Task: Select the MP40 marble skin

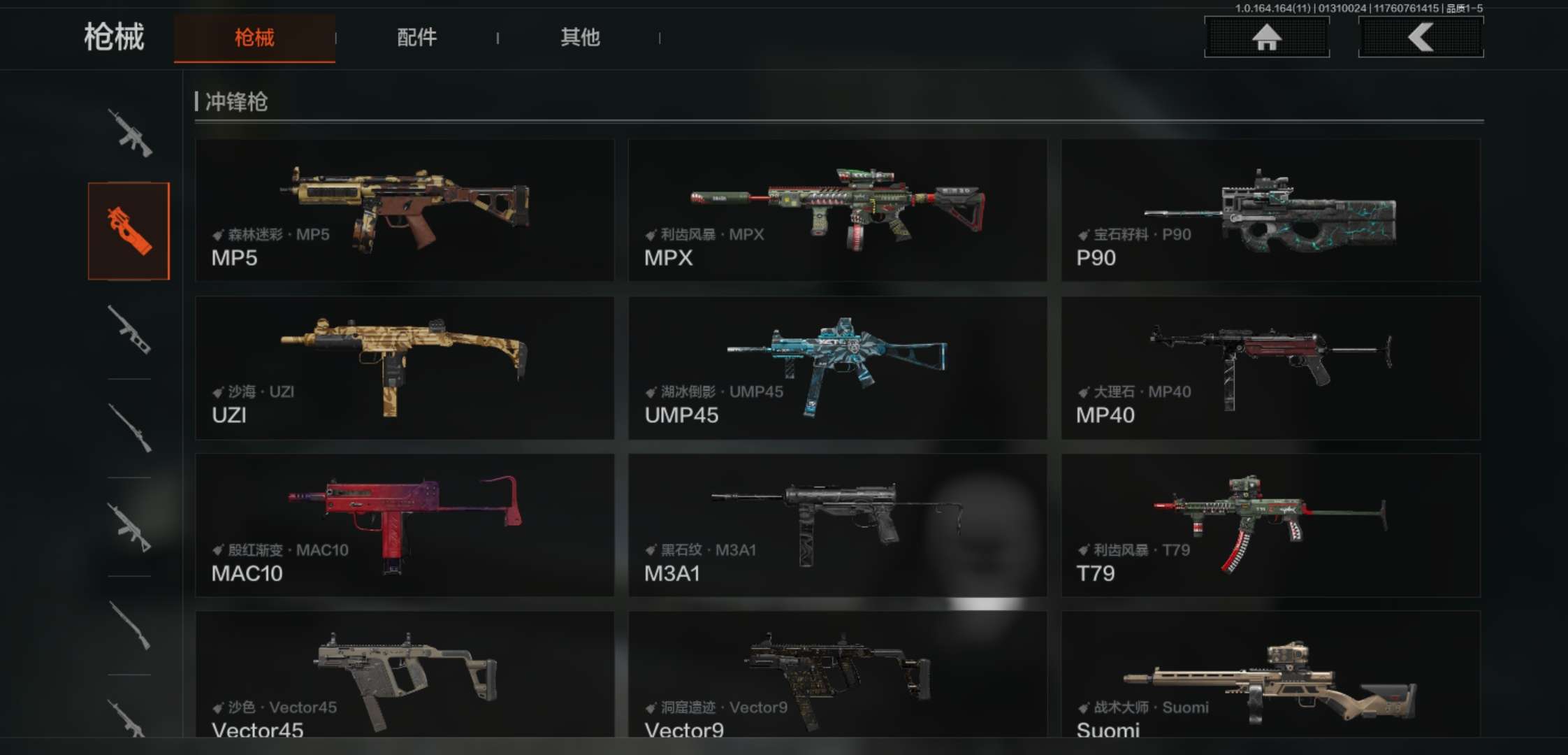Action: click(x=1270, y=368)
